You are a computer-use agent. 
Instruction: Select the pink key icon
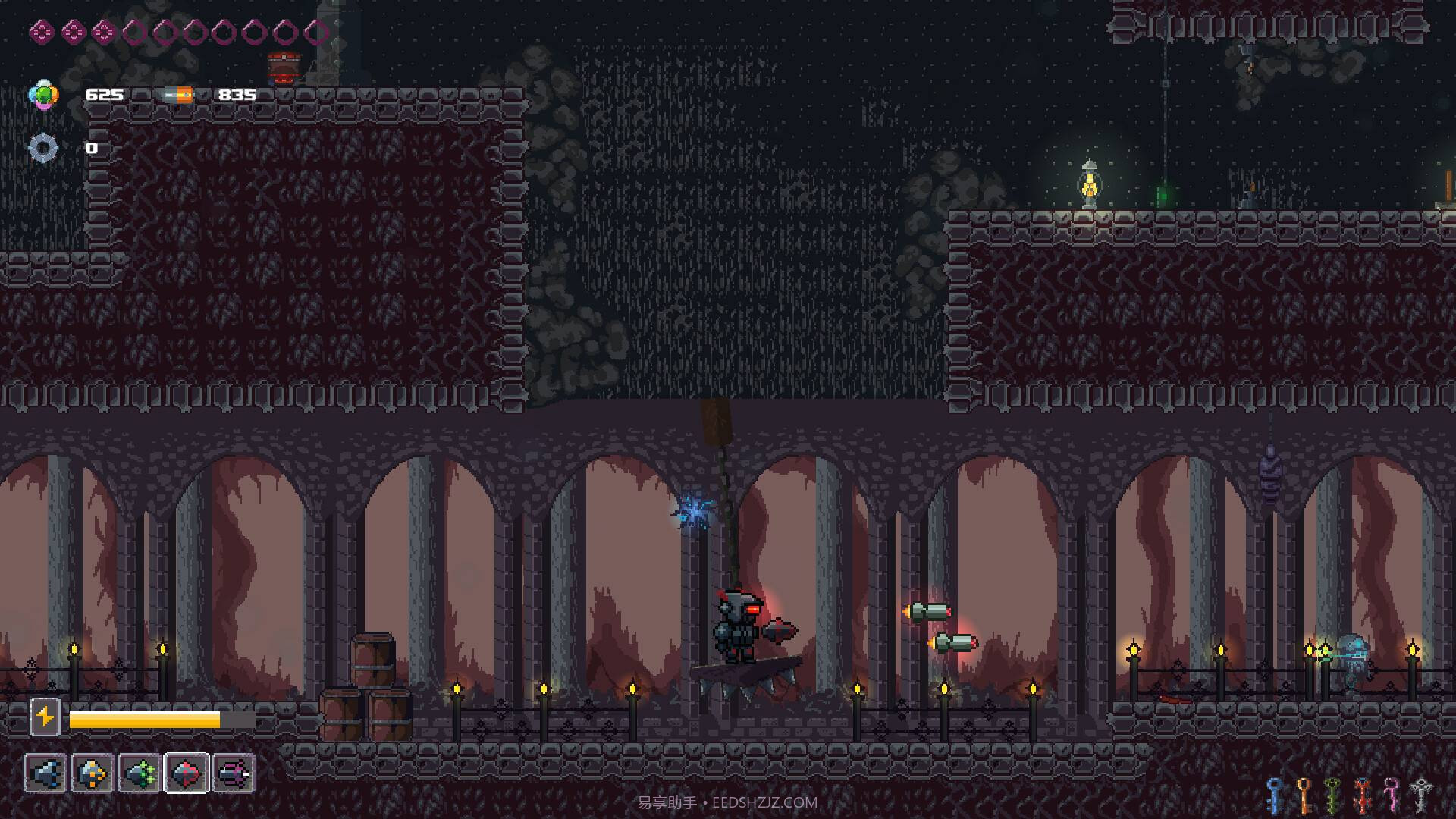pyautogui.click(x=1392, y=795)
